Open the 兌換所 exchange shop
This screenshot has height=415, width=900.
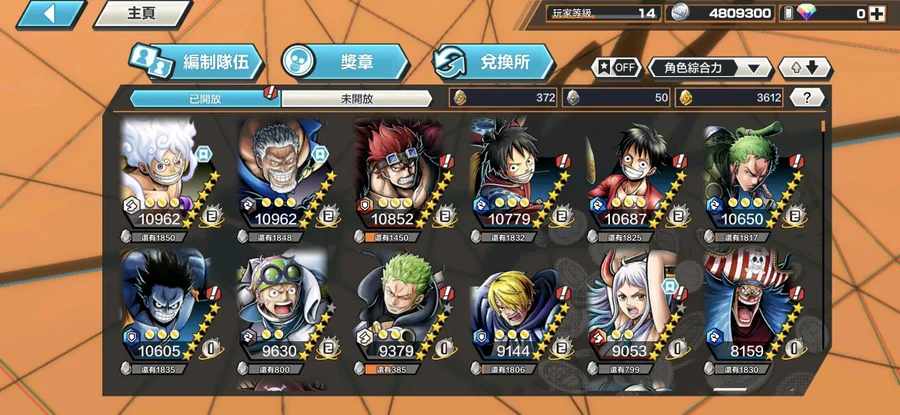pyautogui.click(x=494, y=62)
